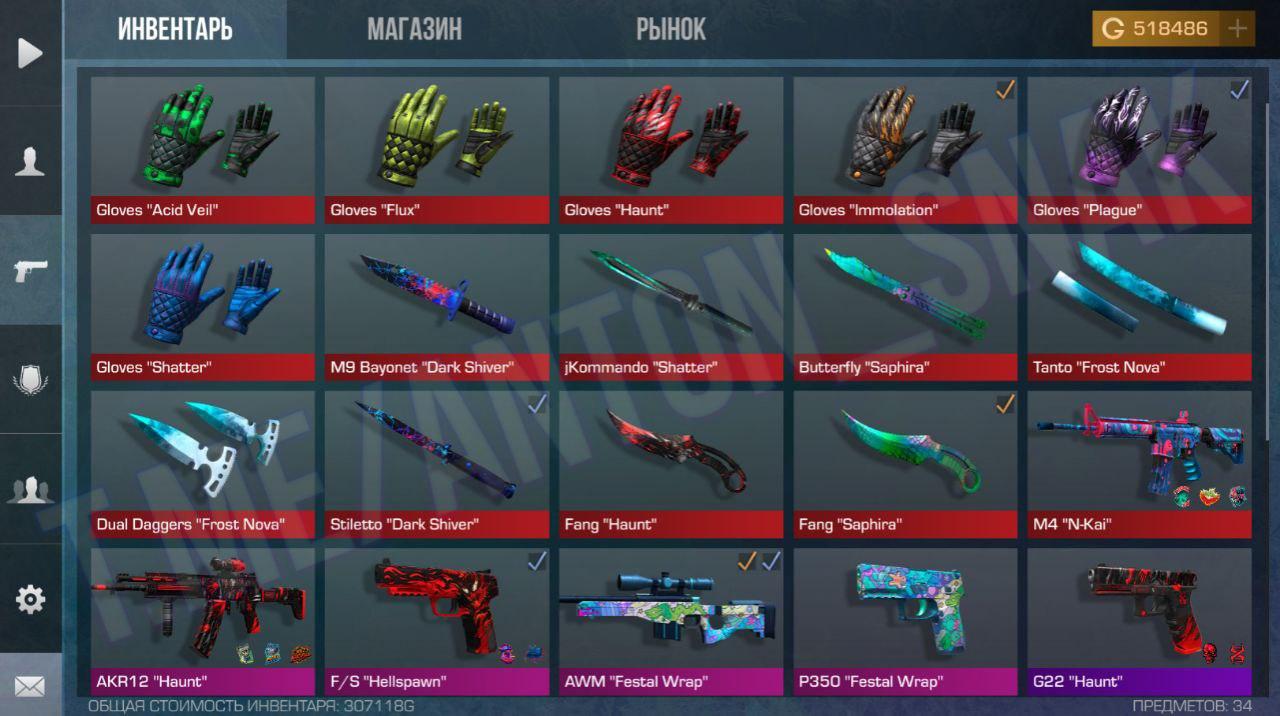This screenshot has width=1280, height=716.
Task: Switch to the Магазин tab
Action: pyautogui.click(x=414, y=29)
